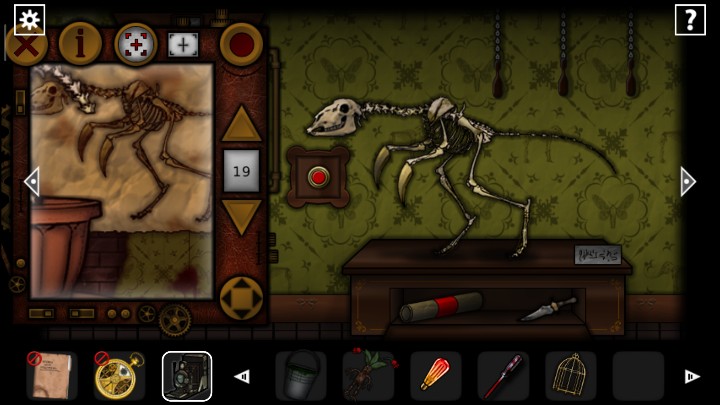
Task: Select the mandrake root item
Action: [x=368, y=376]
